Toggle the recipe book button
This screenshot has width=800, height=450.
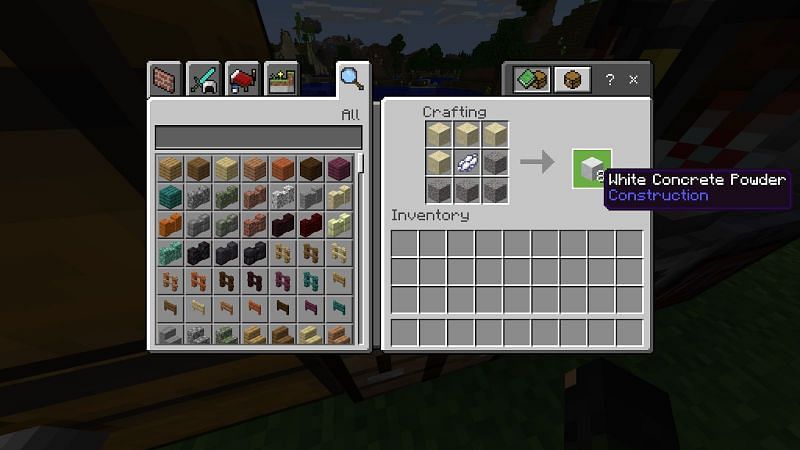(x=533, y=80)
